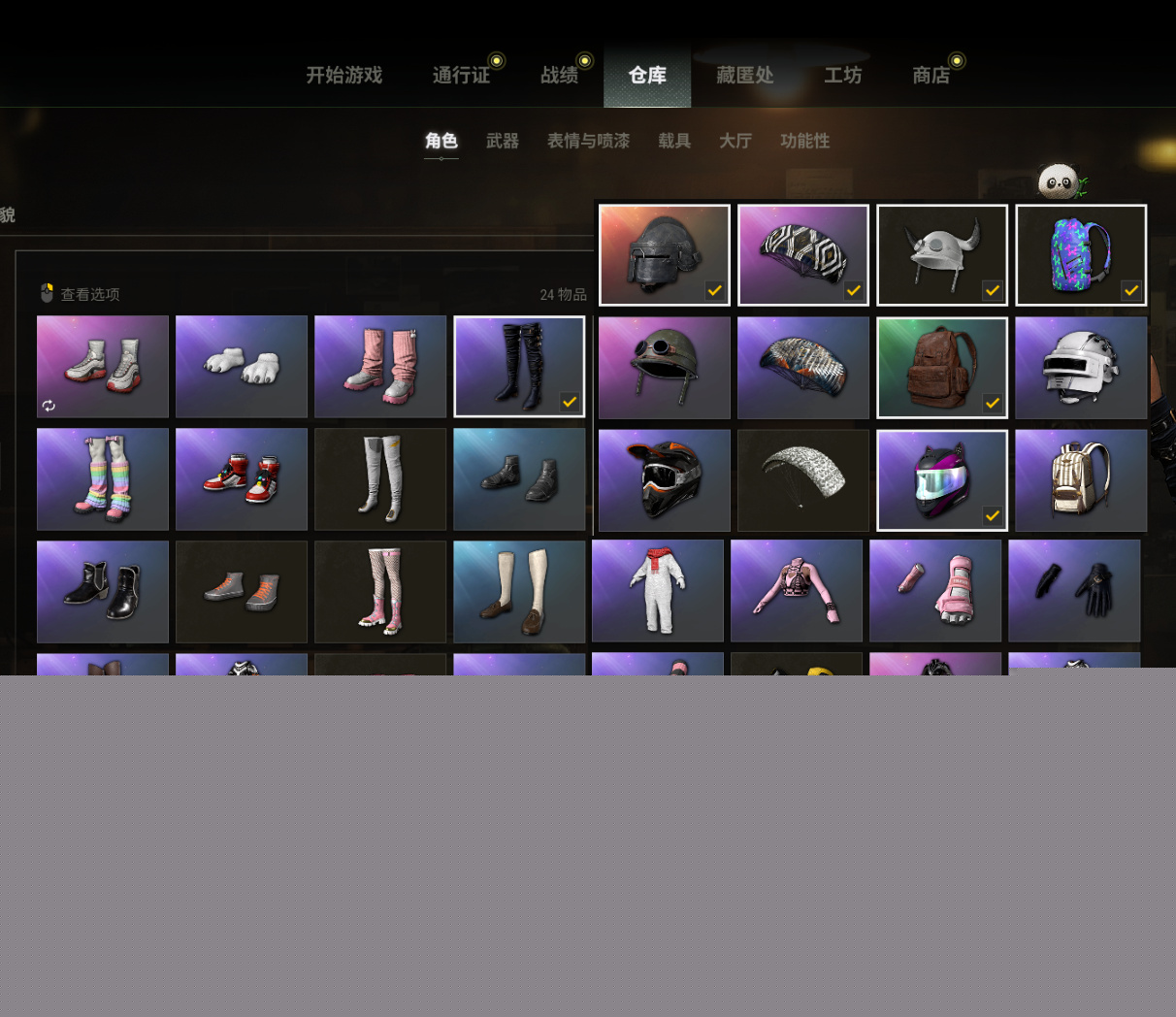Select the black thigh-high boots
The width and height of the screenshot is (1176, 1017).
pos(519,367)
